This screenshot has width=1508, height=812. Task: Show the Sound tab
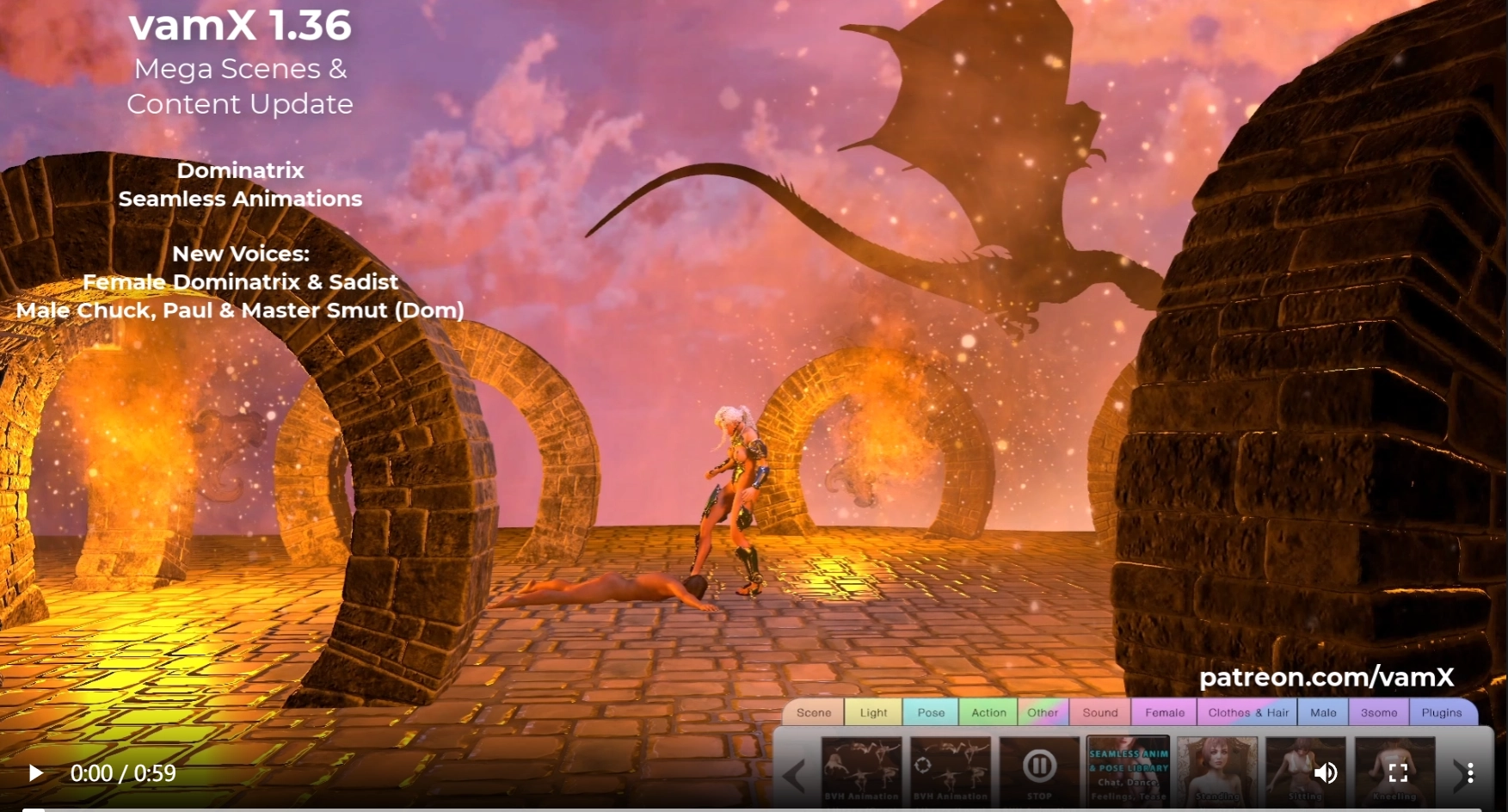click(x=1100, y=712)
